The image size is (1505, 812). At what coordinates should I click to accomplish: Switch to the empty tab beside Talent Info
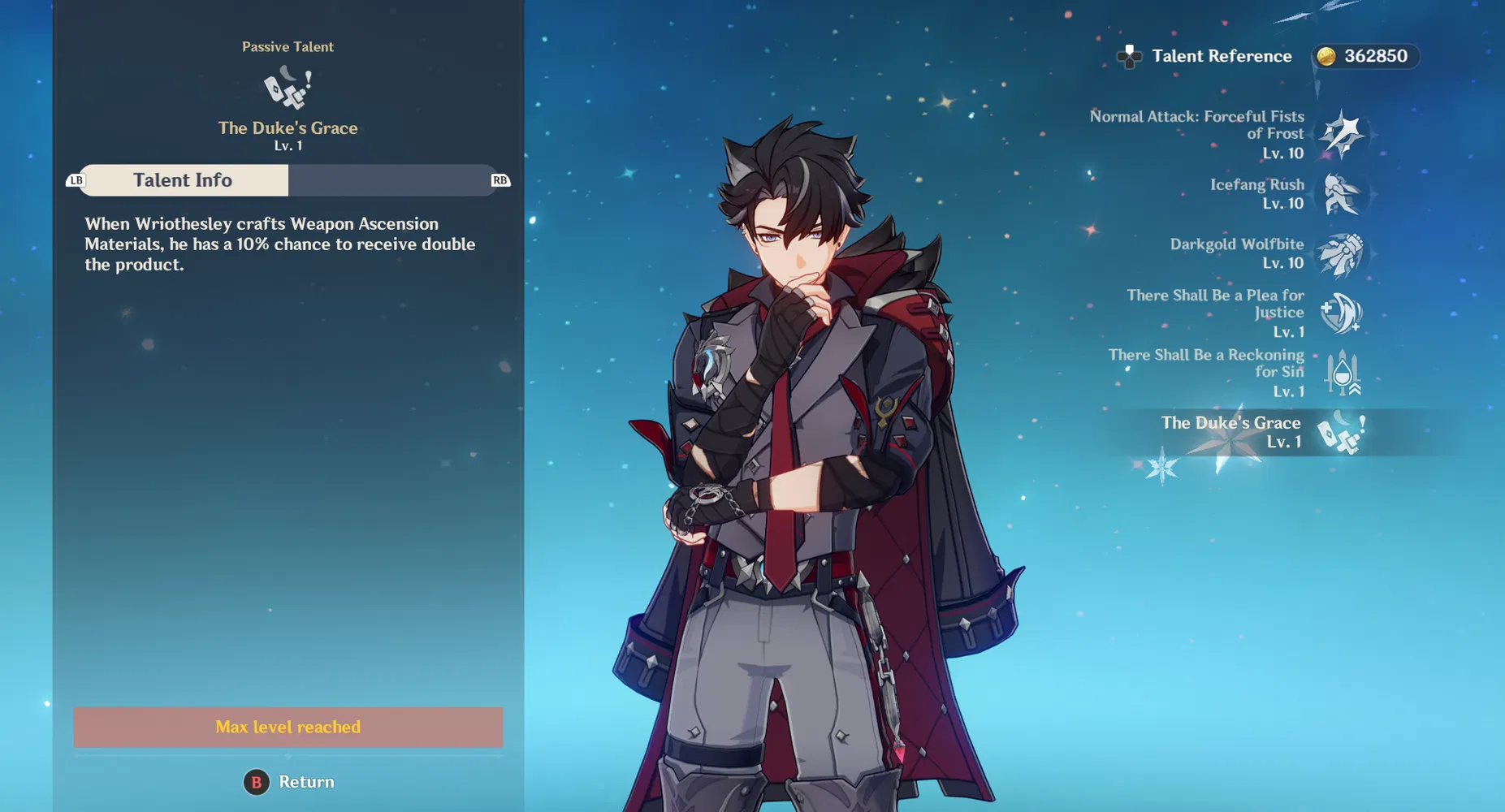coord(390,180)
